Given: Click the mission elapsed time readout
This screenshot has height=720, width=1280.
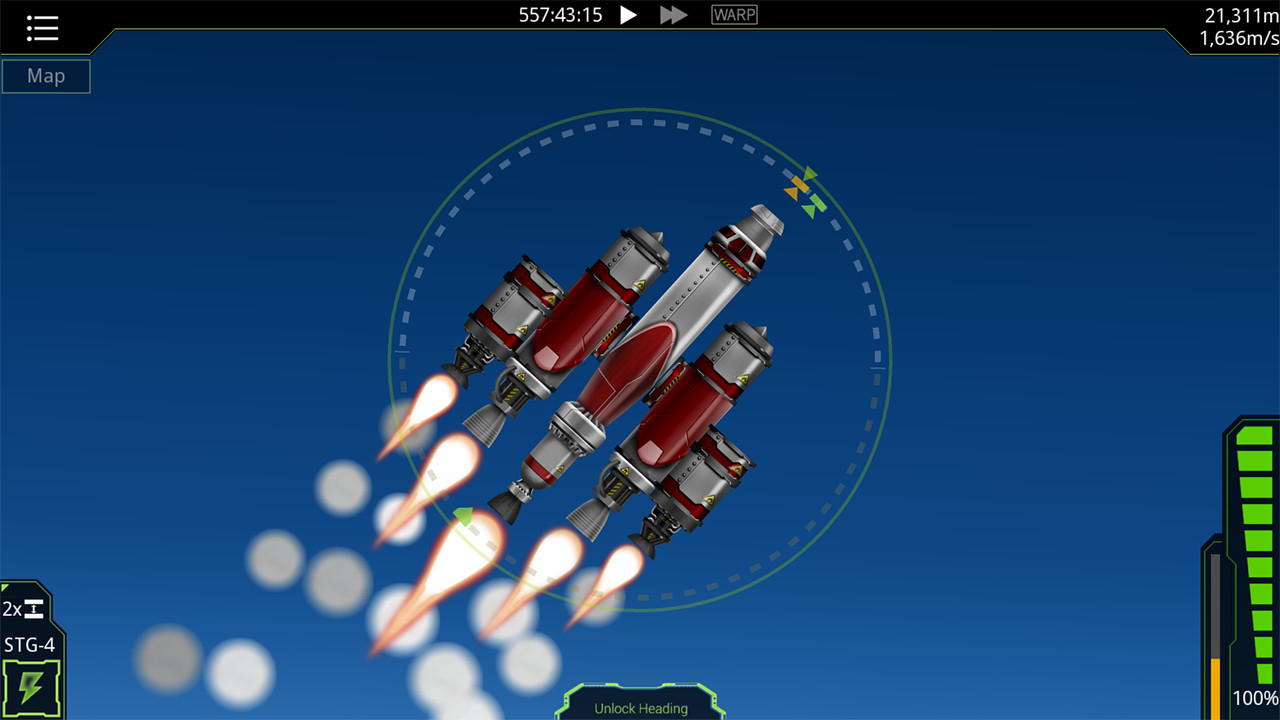Looking at the screenshot, I should tap(559, 14).
